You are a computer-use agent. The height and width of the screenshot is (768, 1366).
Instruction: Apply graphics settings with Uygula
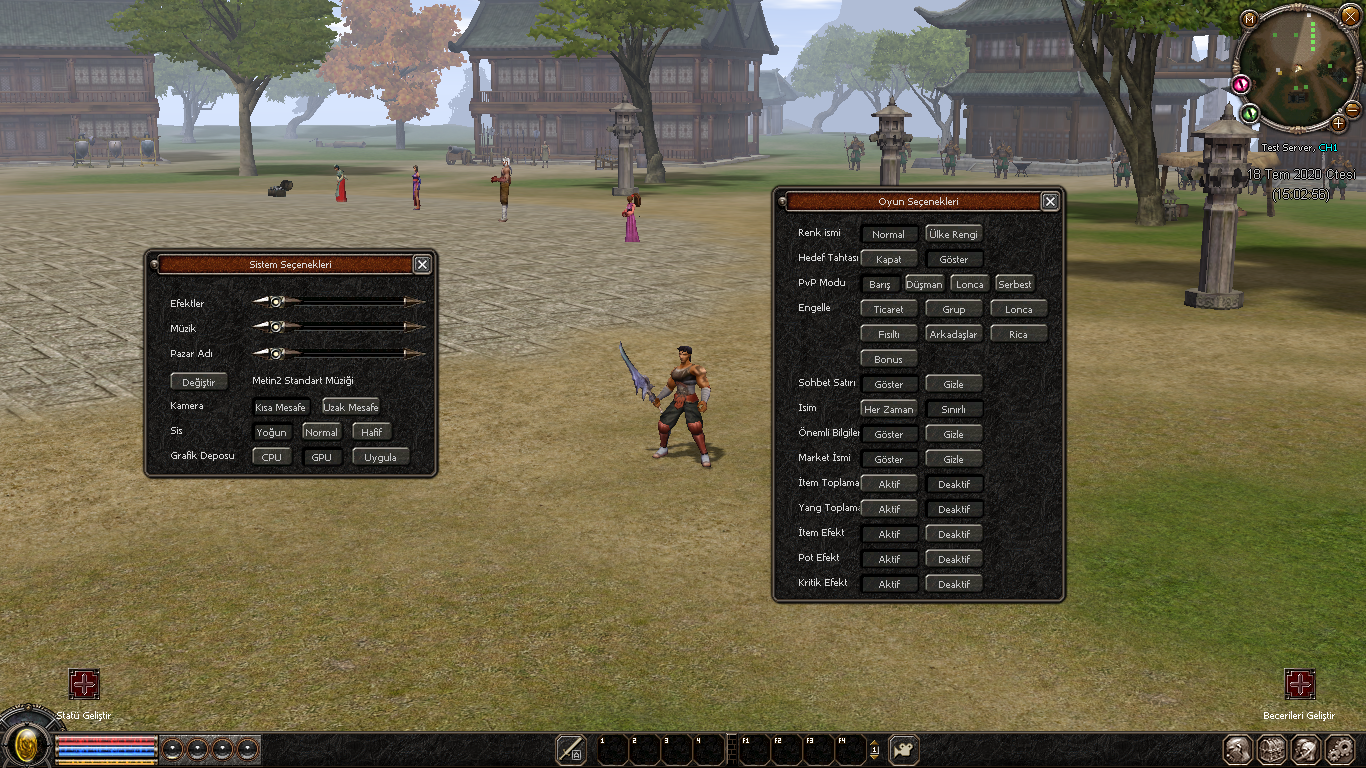[x=380, y=457]
